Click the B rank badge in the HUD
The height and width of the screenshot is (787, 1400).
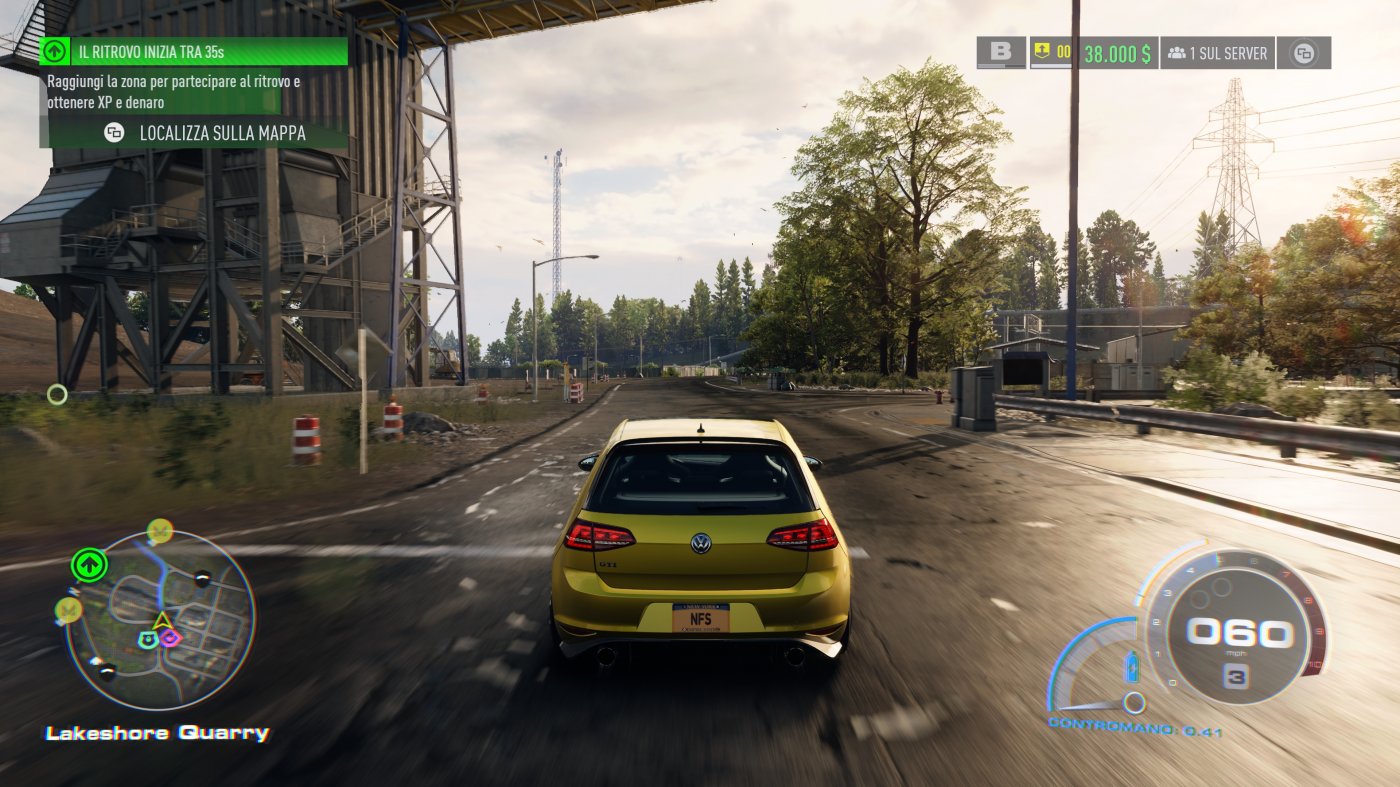coord(1002,52)
